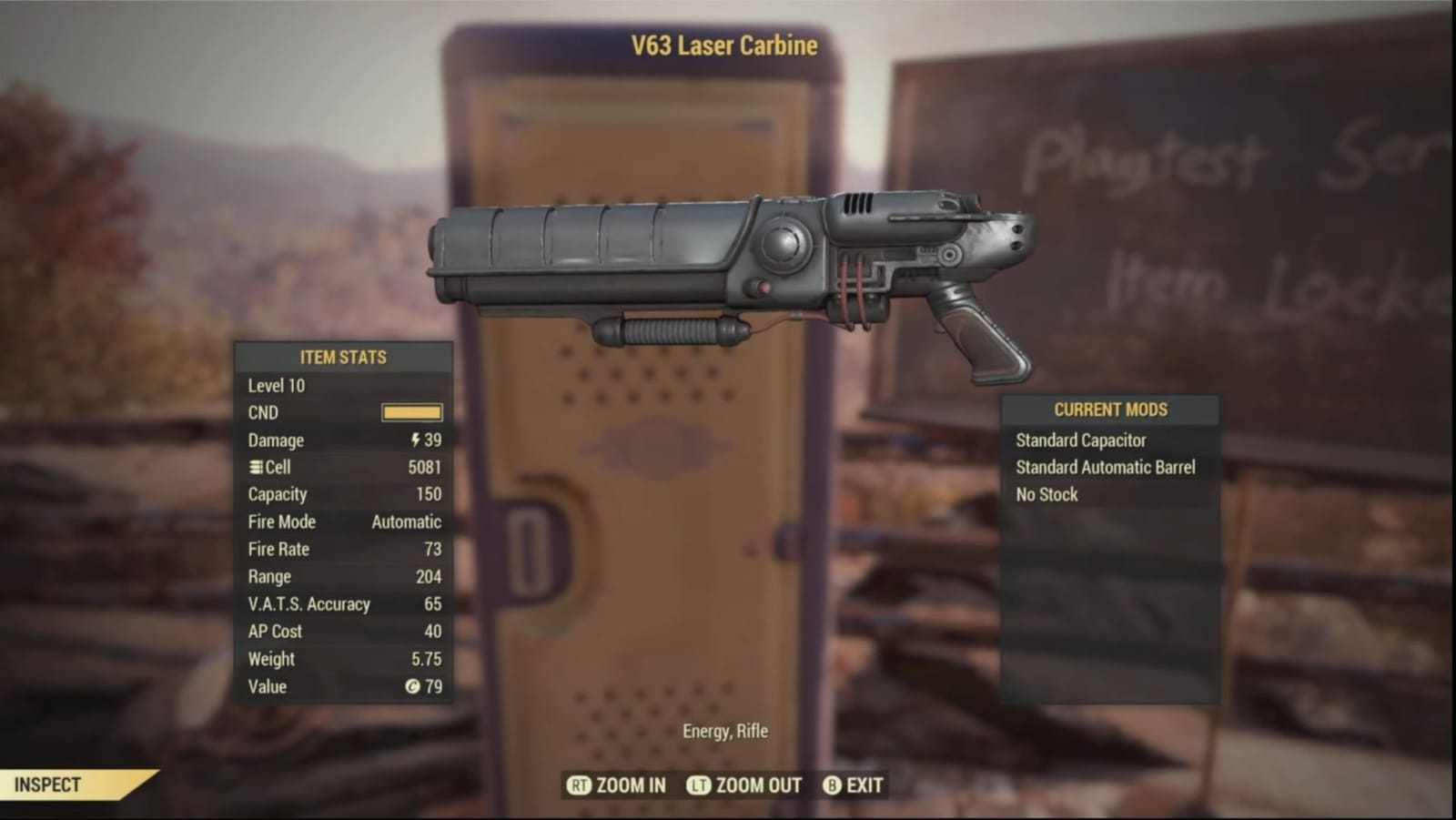
Task: Select the Level 10 stat row
Action: [276, 385]
